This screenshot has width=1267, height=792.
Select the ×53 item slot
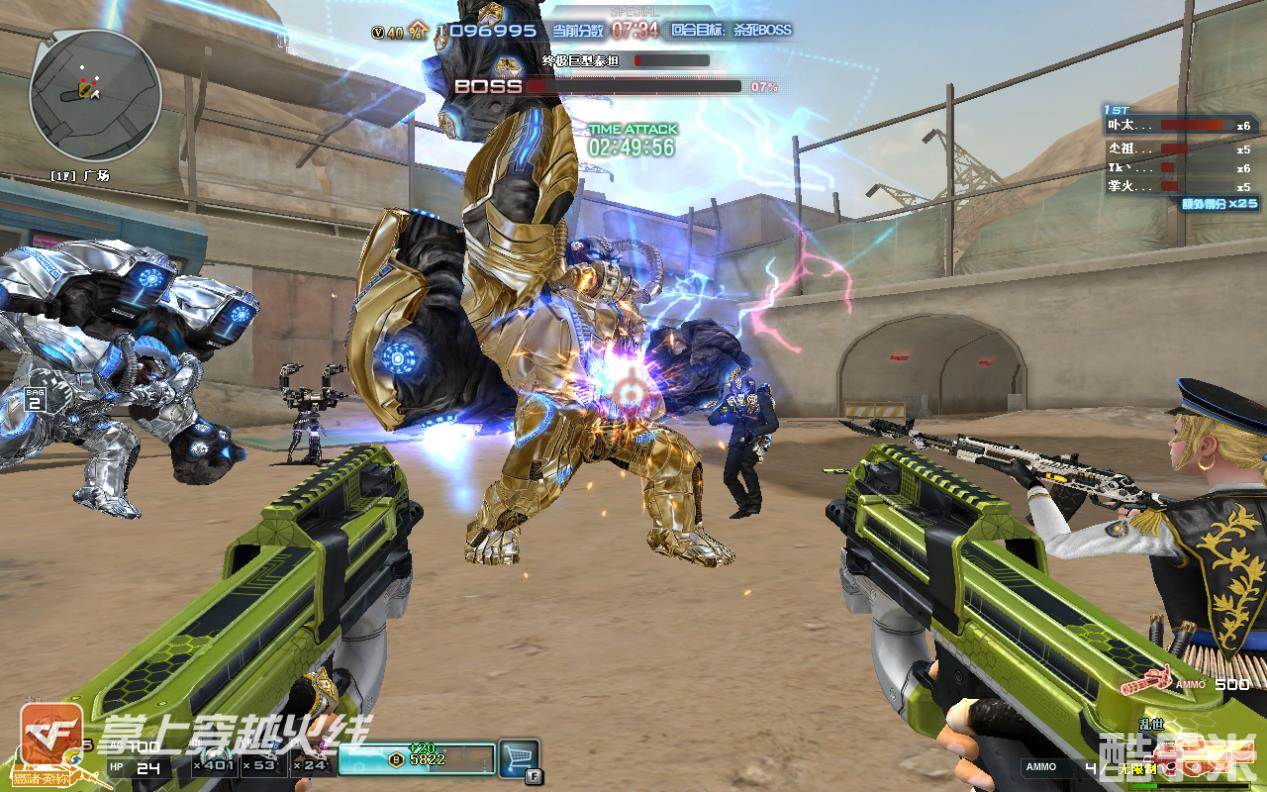pyautogui.click(x=265, y=766)
